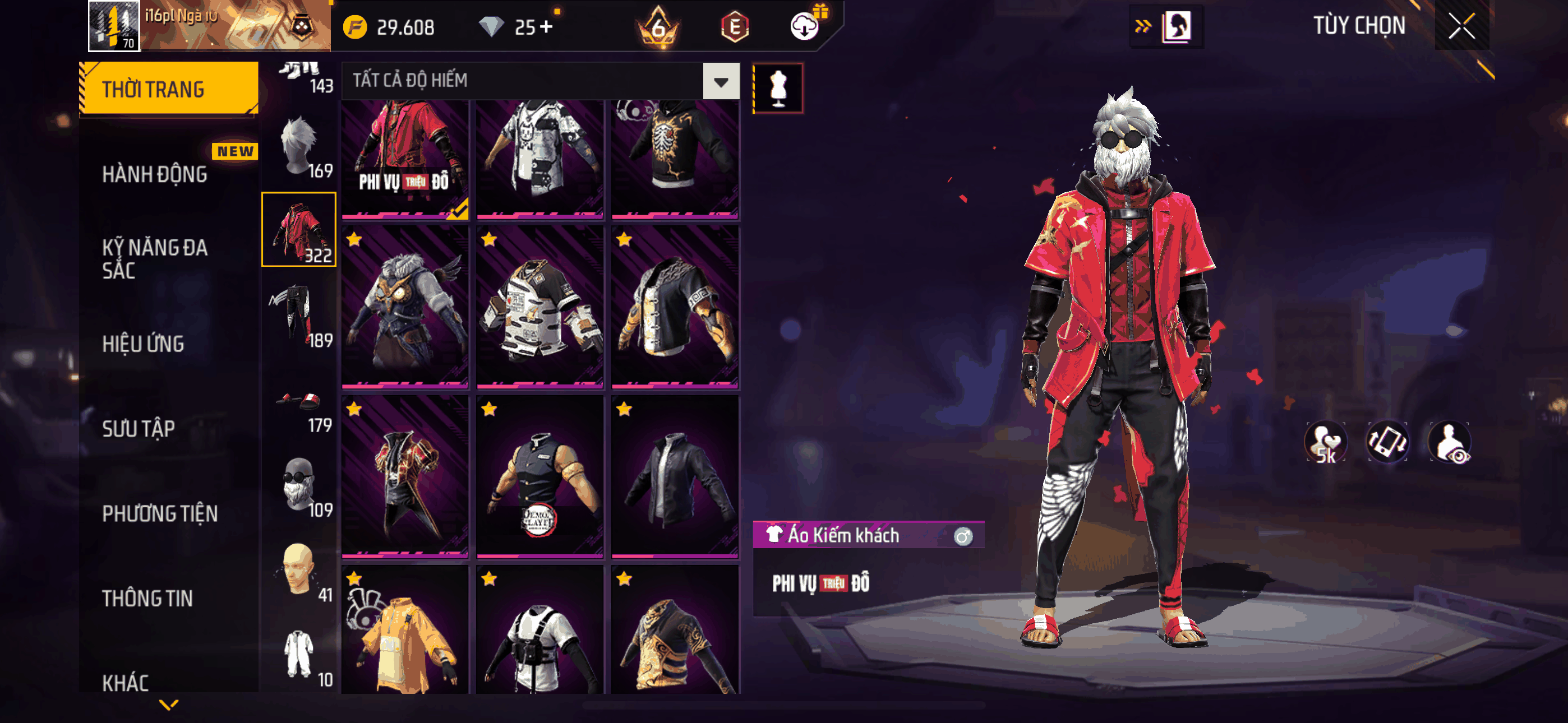
Task: Add diamonds with the plus button
Action: [546, 27]
